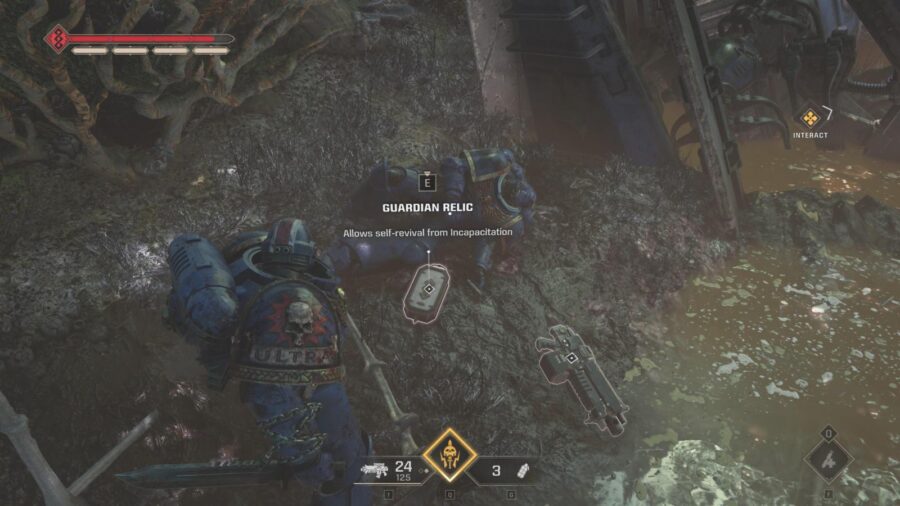Select the grenade slot
Image resolution: width=900 pixels, height=506 pixels.
(512, 468)
